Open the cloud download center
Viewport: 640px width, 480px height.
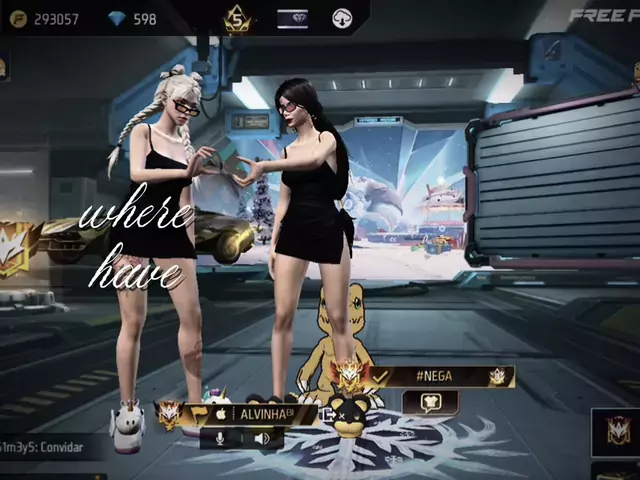(342, 19)
